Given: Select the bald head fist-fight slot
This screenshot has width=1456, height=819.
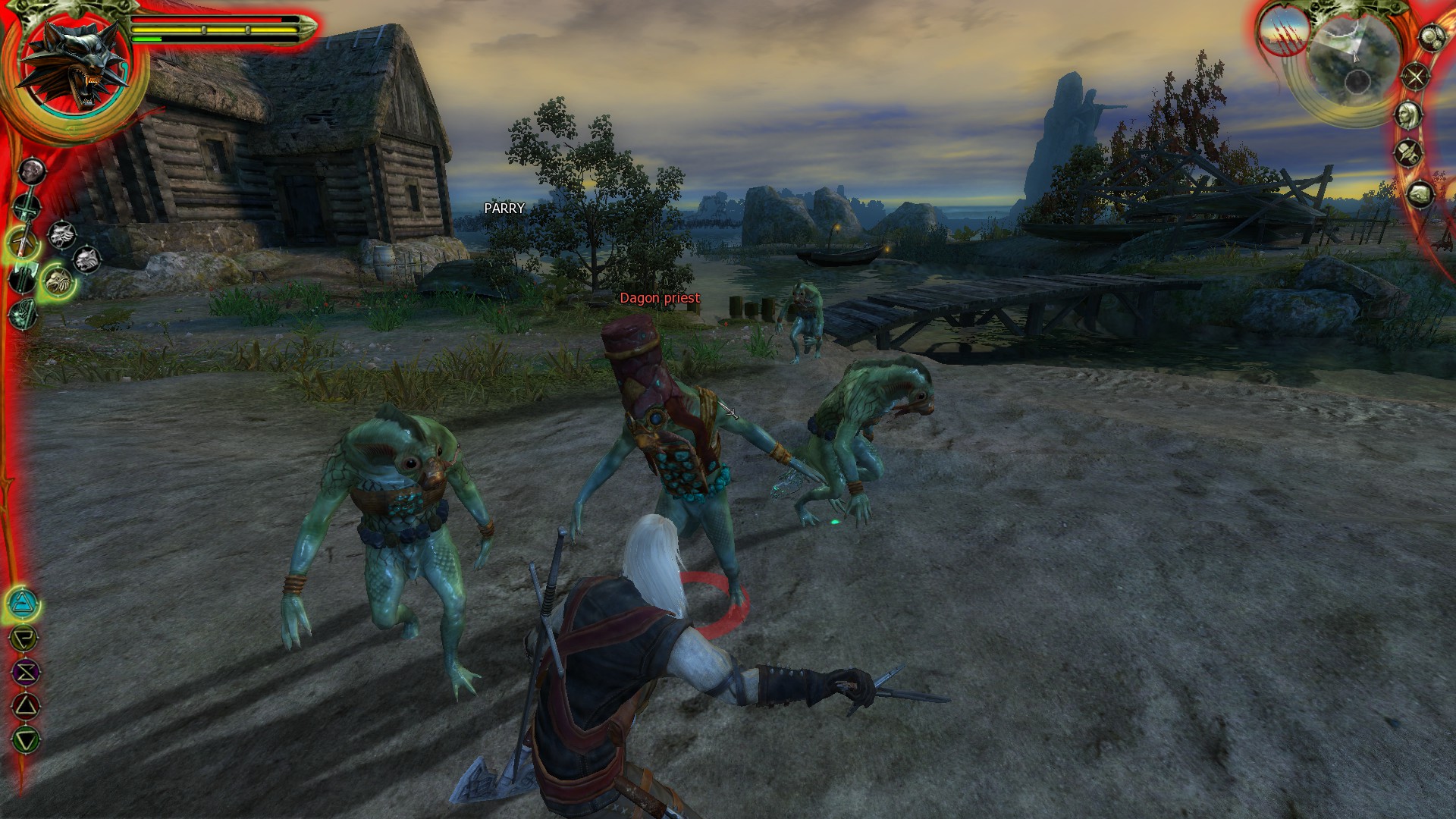Looking at the screenshot, I should pyautogui.click(x=32, y=171).
